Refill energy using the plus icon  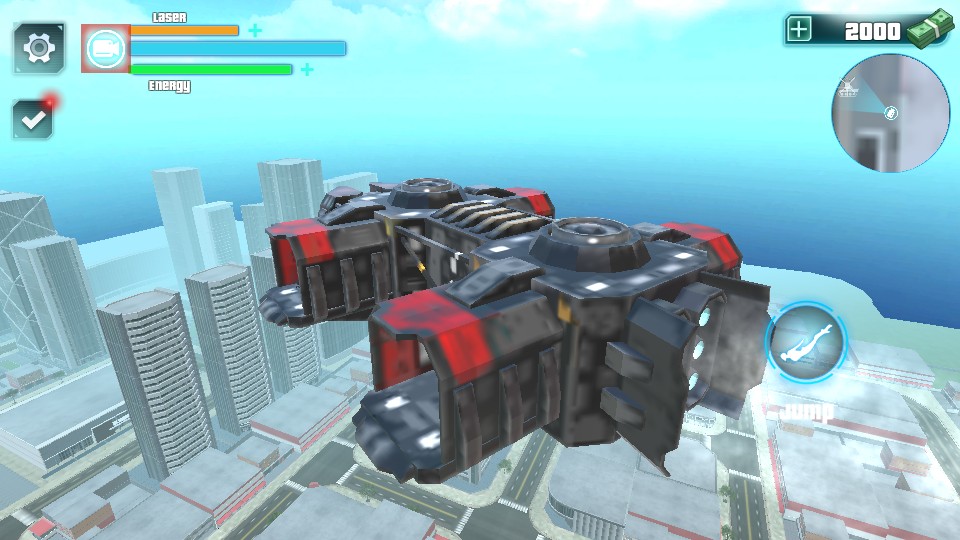[307, 69]
